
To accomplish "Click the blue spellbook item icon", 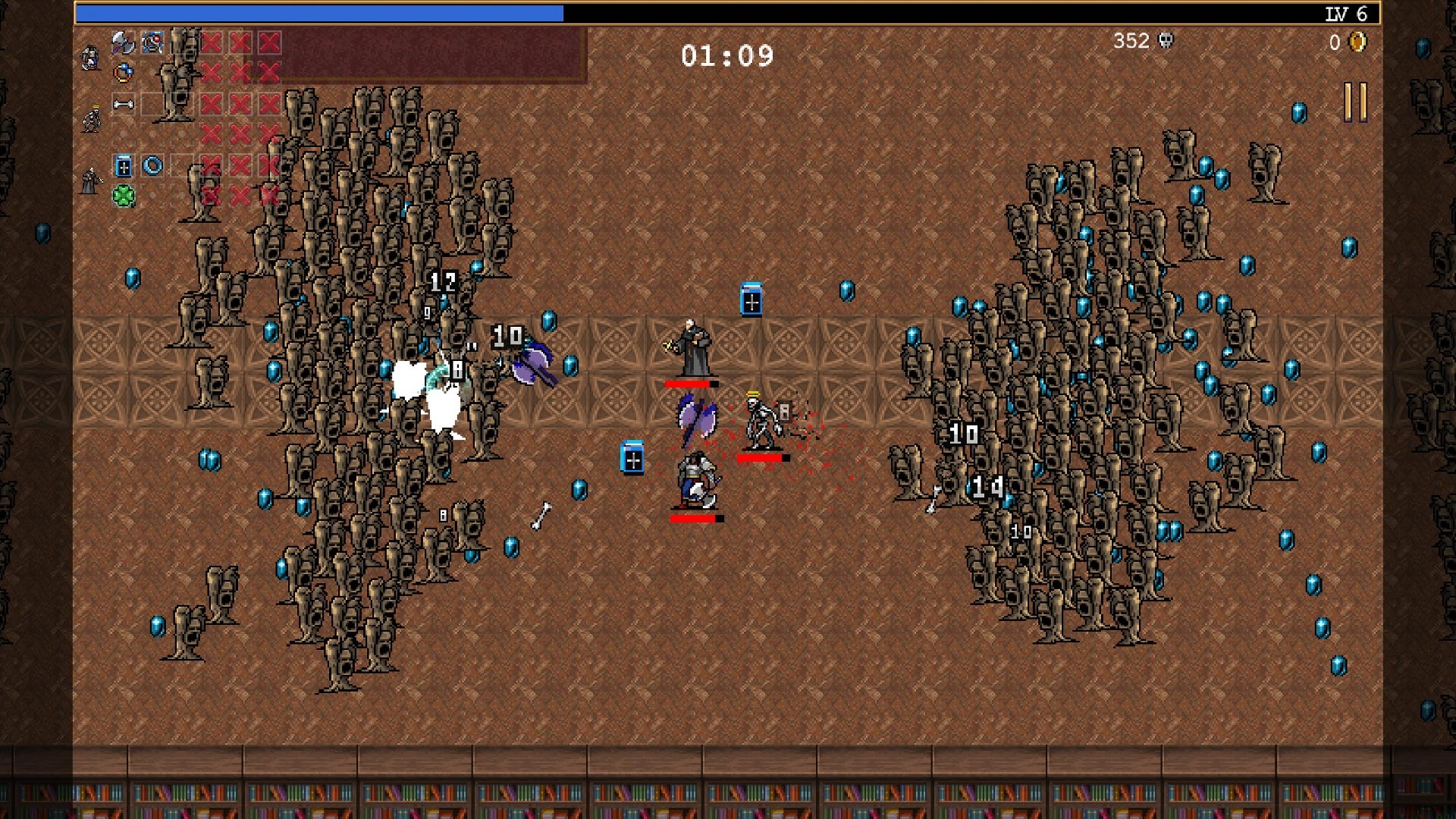I will 123,167.
